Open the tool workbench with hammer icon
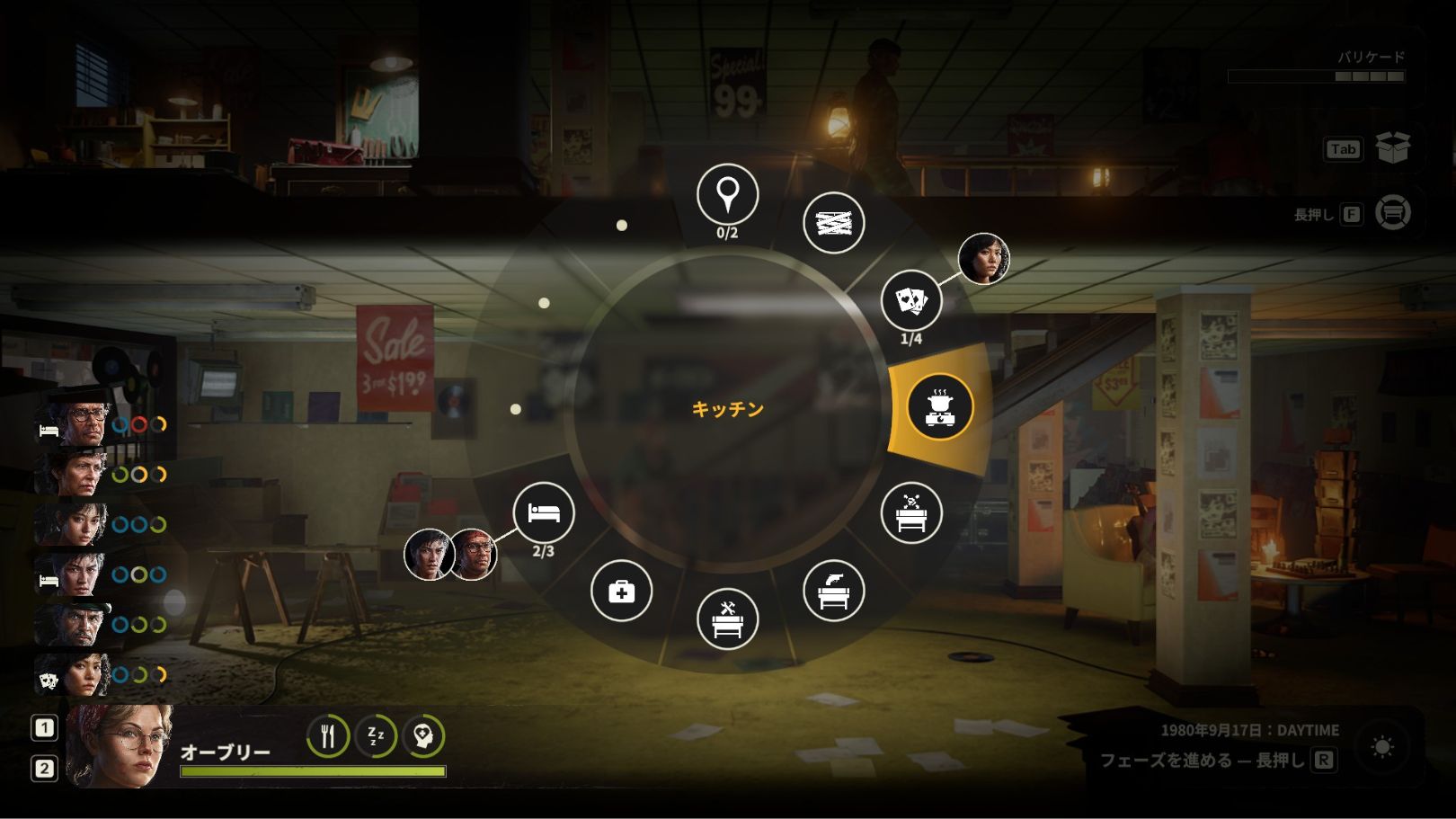The height and width of the screenshot is (819, 1456). tap(727, 619)
